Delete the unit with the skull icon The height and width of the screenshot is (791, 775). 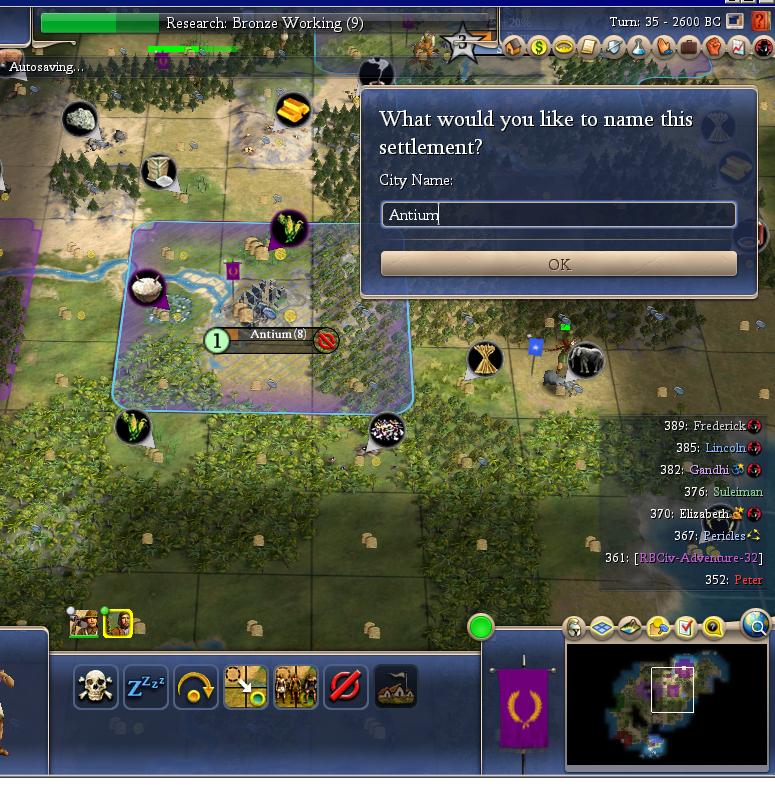coord(95,687)
